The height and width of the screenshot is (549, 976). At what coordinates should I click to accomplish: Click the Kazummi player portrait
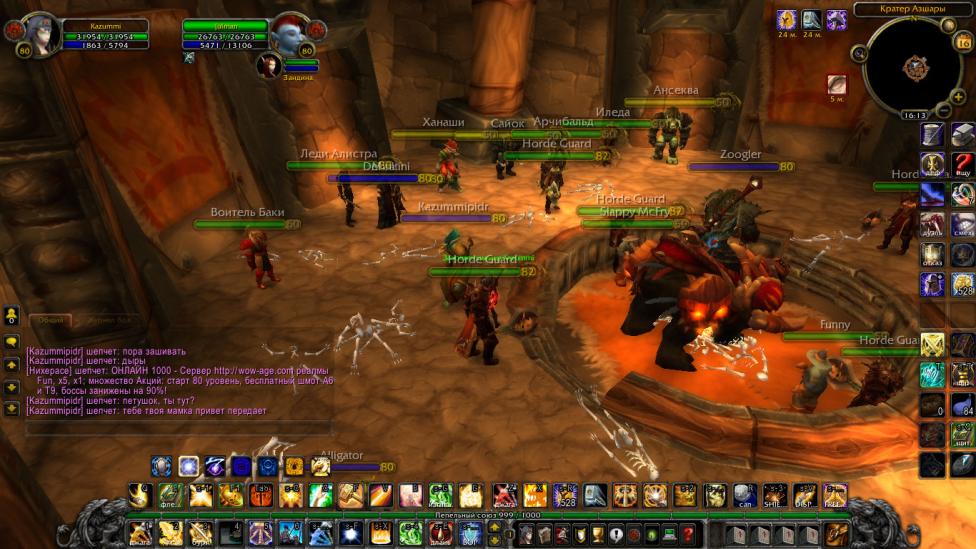tap(40, 34)
